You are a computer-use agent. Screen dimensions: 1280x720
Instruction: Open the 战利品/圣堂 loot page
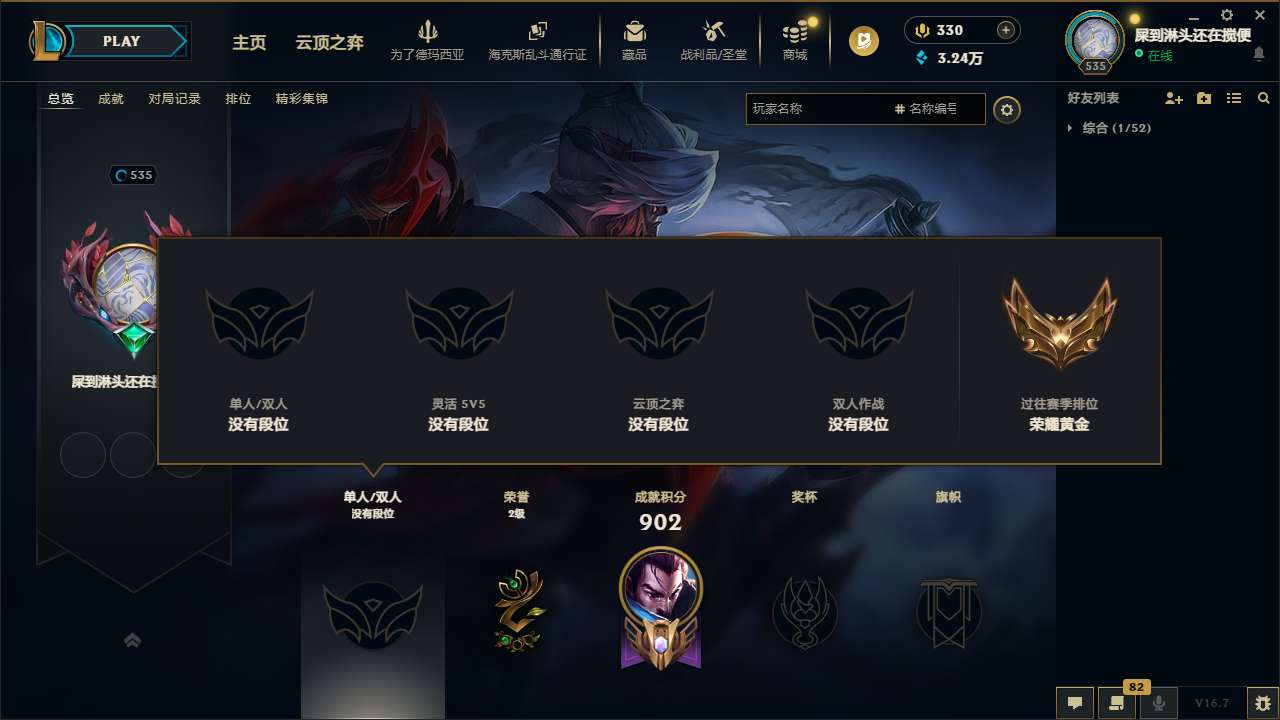pyautogui.click(x=713, y=40)
